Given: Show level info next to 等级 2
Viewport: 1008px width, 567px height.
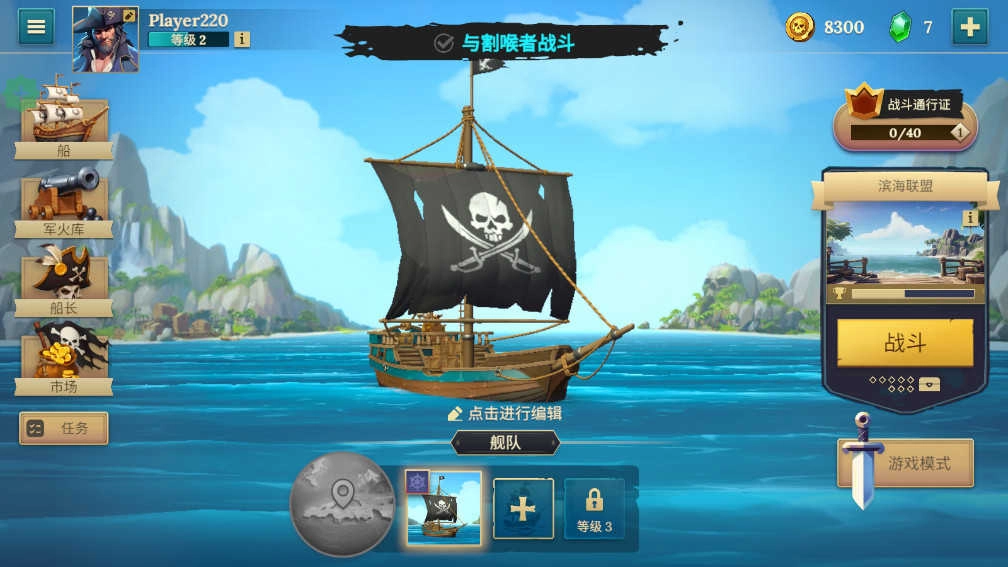Looking at the screenshot, I should coord(241,40).
